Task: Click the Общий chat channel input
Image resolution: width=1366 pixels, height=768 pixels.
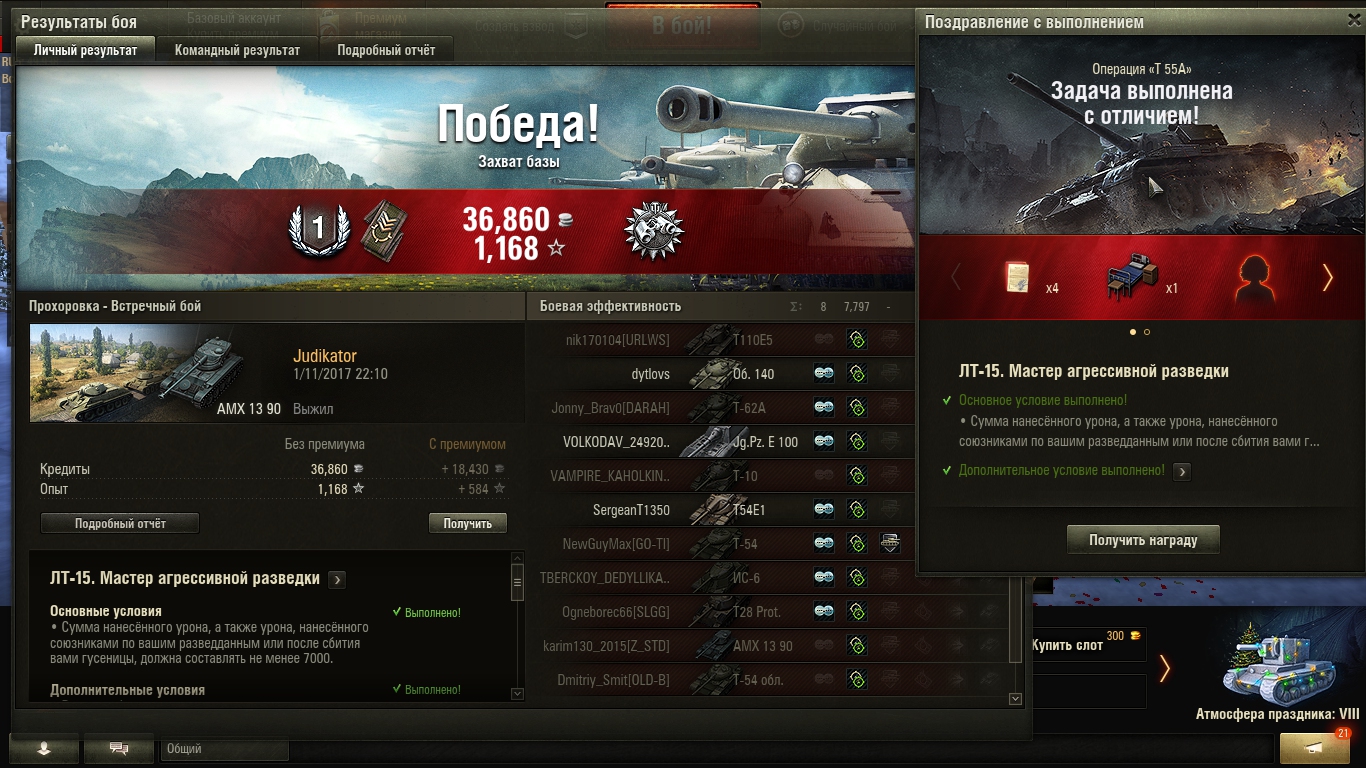Action: point(224,748)
